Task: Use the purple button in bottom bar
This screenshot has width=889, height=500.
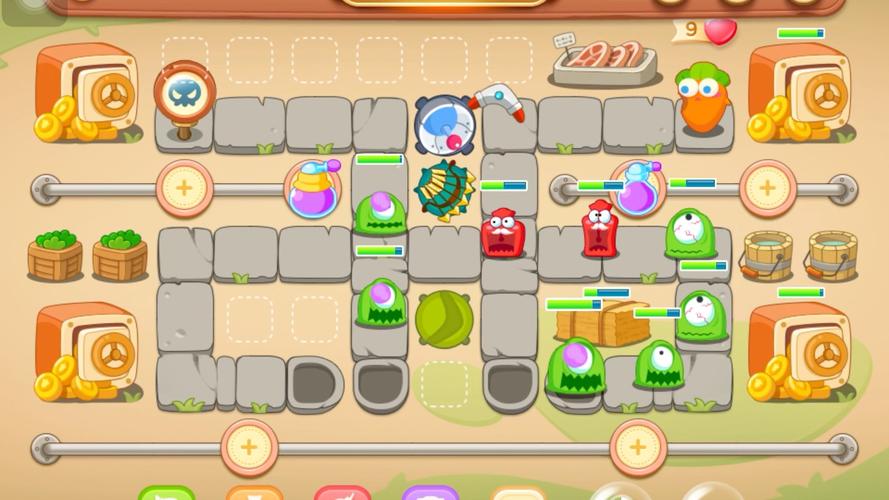Action: 430,493
